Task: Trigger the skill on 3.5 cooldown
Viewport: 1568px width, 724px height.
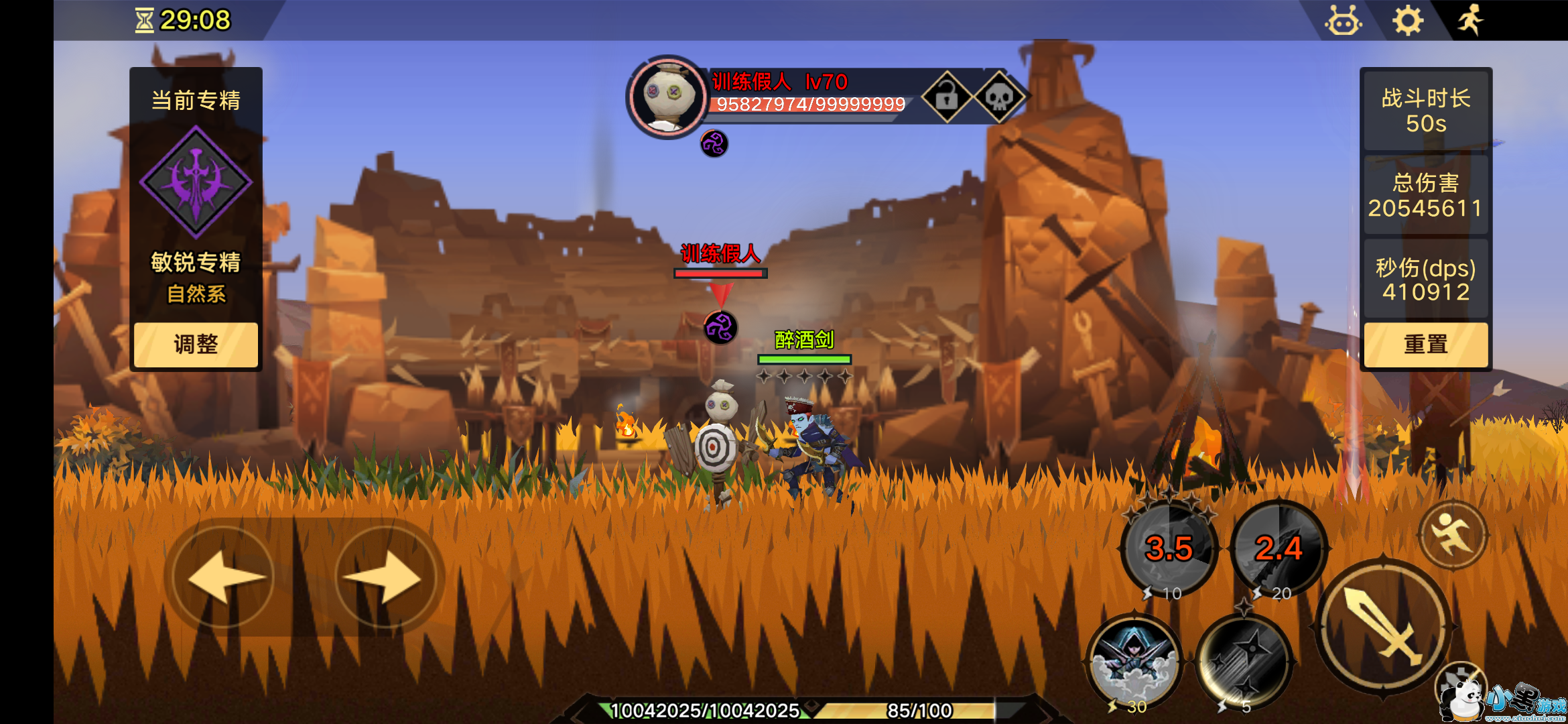Action: tap(1169, 548)
